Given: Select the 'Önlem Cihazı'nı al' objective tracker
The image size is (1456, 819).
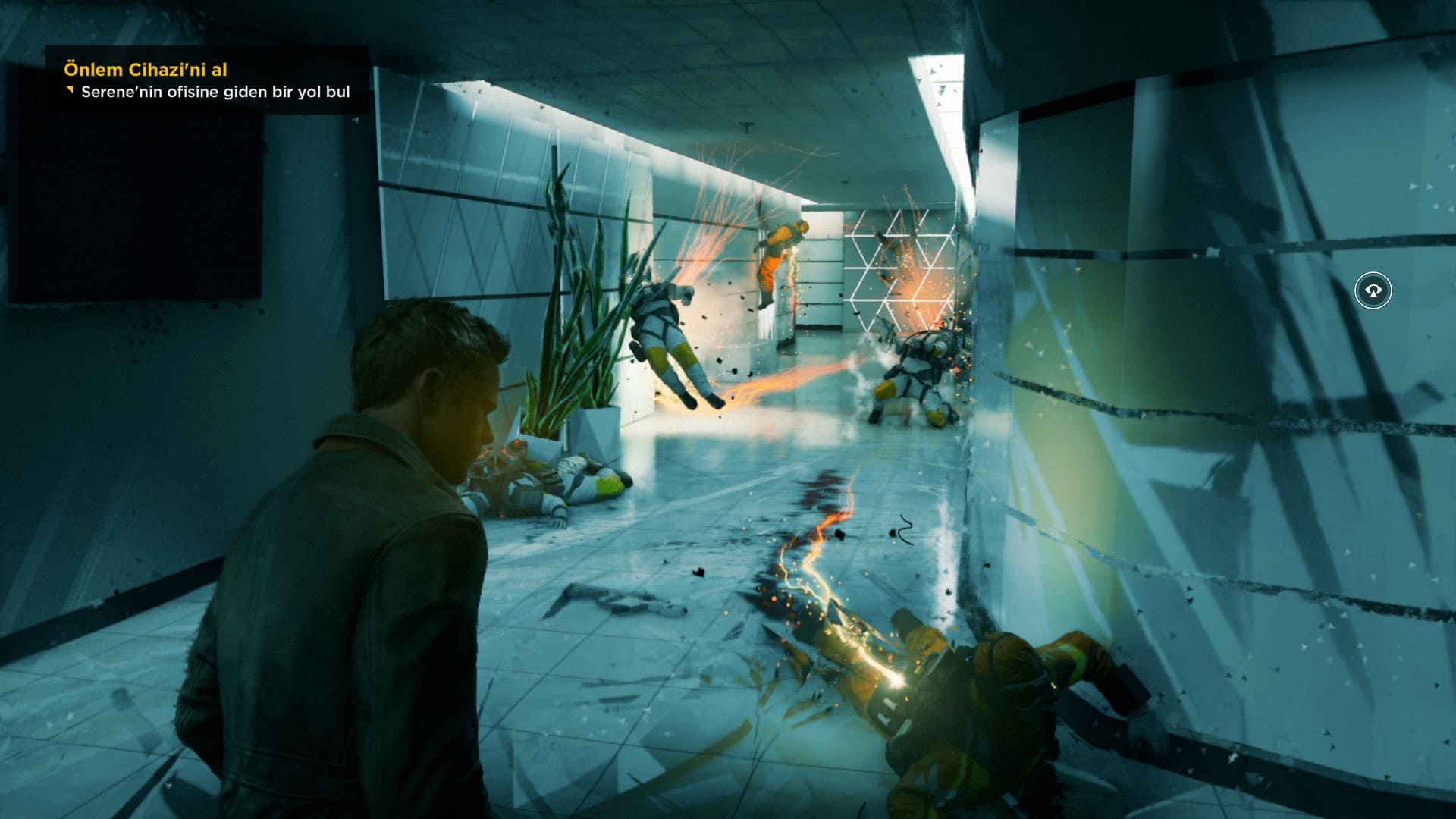Looking at the screenshot, I should 146,70.
